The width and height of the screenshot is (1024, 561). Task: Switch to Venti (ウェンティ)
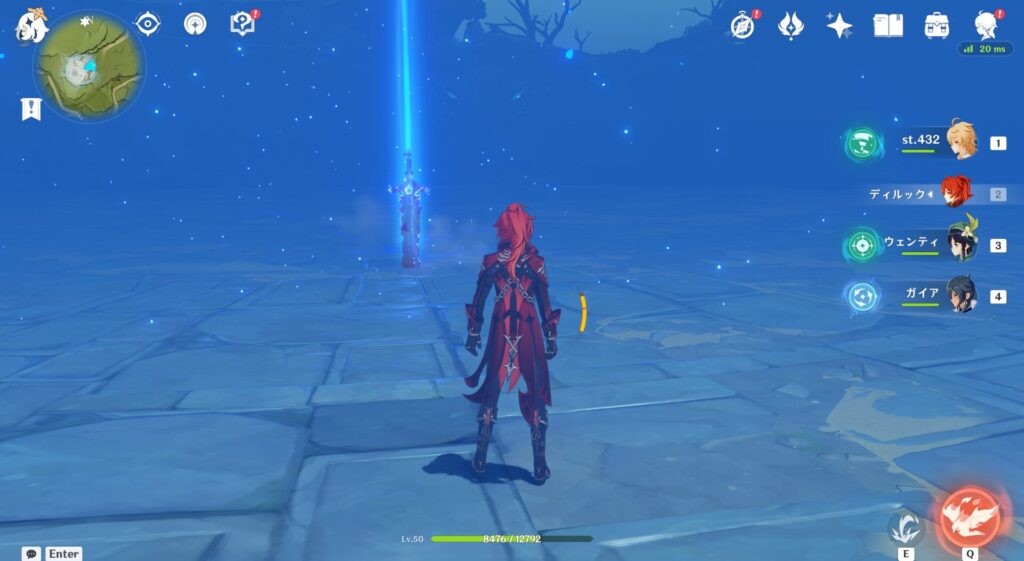click(x=960, y=244)
